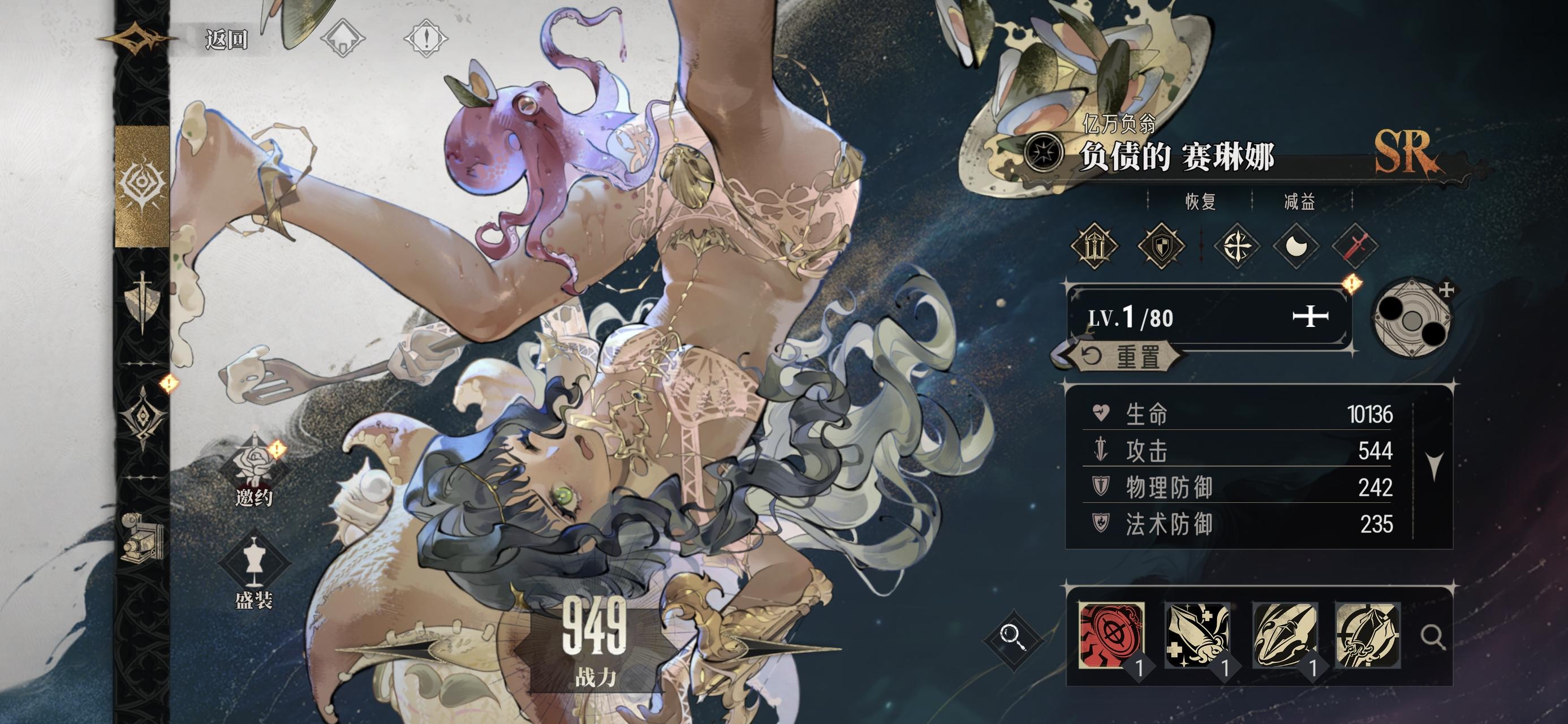Open the circular gear slot dial

(x=1412, y=317)
